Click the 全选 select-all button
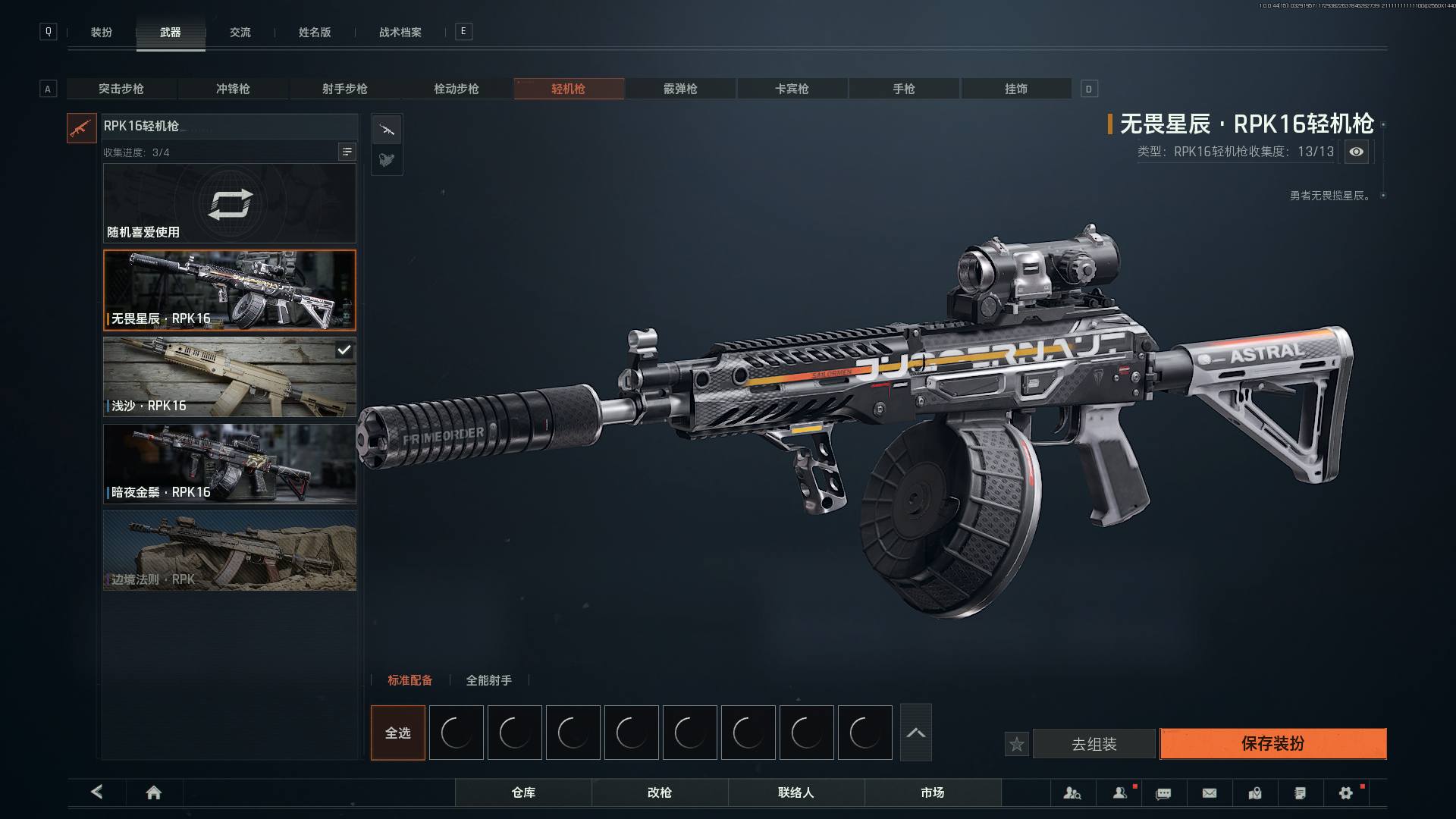The height and width of the screenshot is (819, 1456). click(398, 733)
